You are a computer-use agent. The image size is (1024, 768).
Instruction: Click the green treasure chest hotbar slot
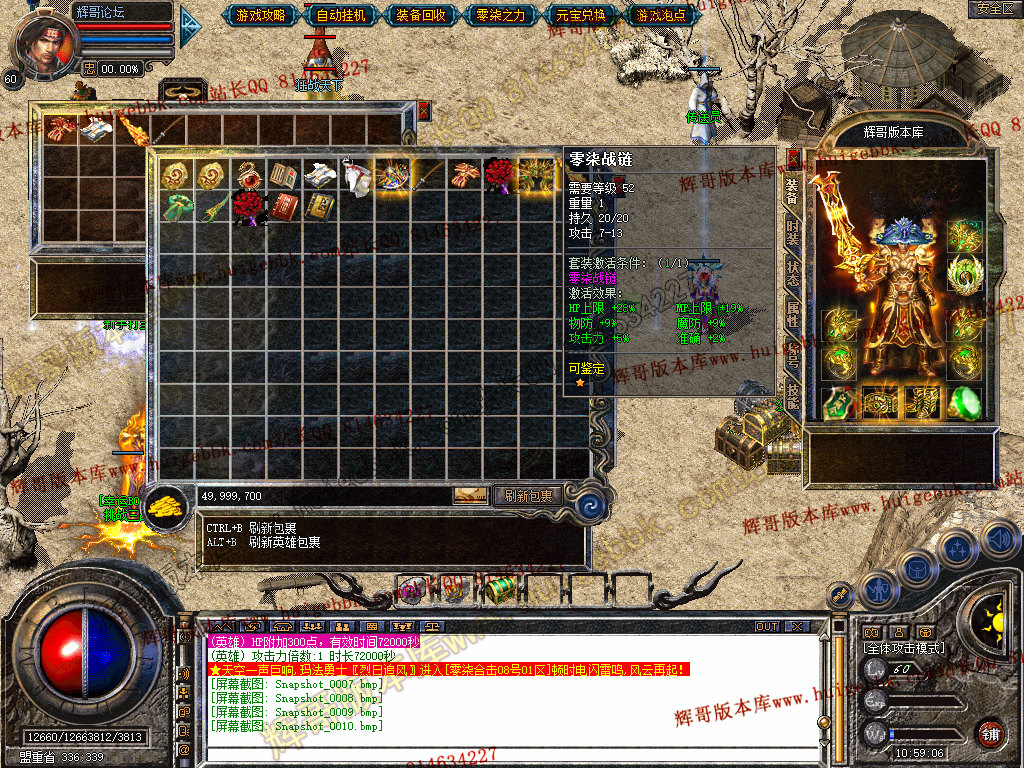point(501,587)
